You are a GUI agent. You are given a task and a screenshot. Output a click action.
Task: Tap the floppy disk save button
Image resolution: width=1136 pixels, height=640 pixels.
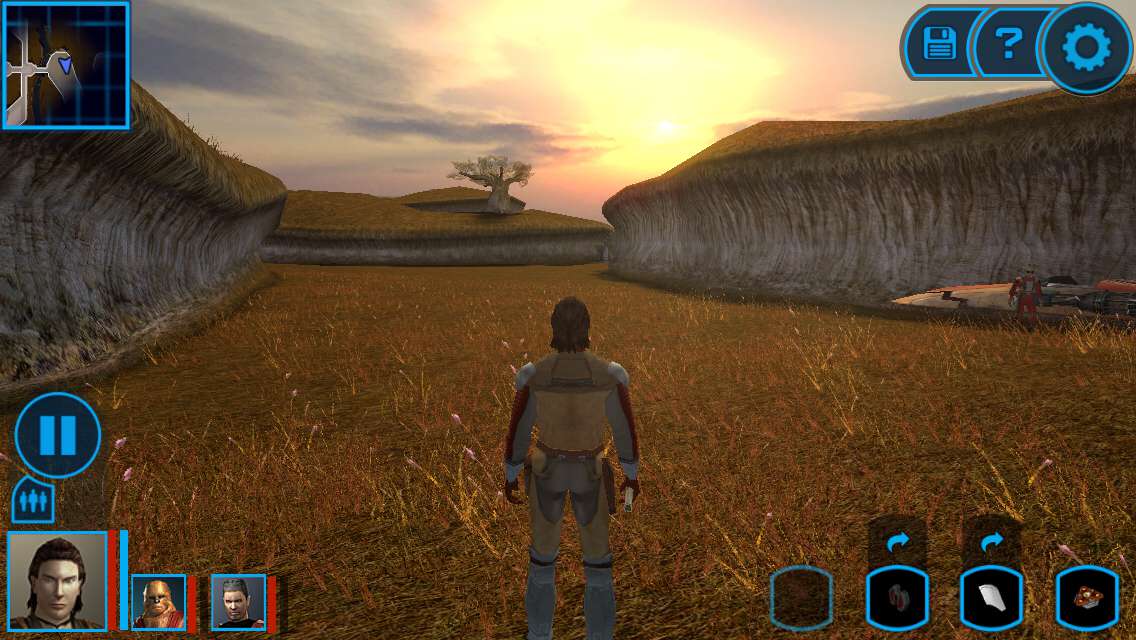[940, 44]
